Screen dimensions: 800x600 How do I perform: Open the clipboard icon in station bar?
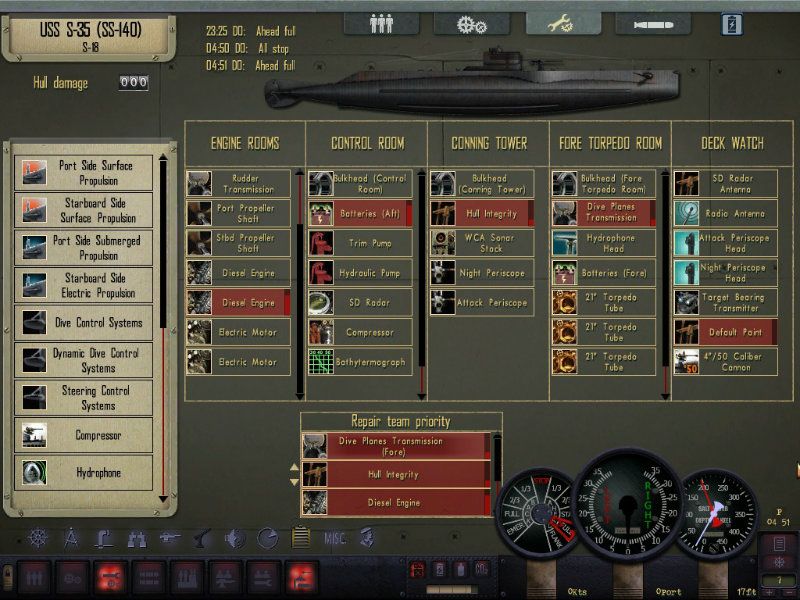coord(300,538)
